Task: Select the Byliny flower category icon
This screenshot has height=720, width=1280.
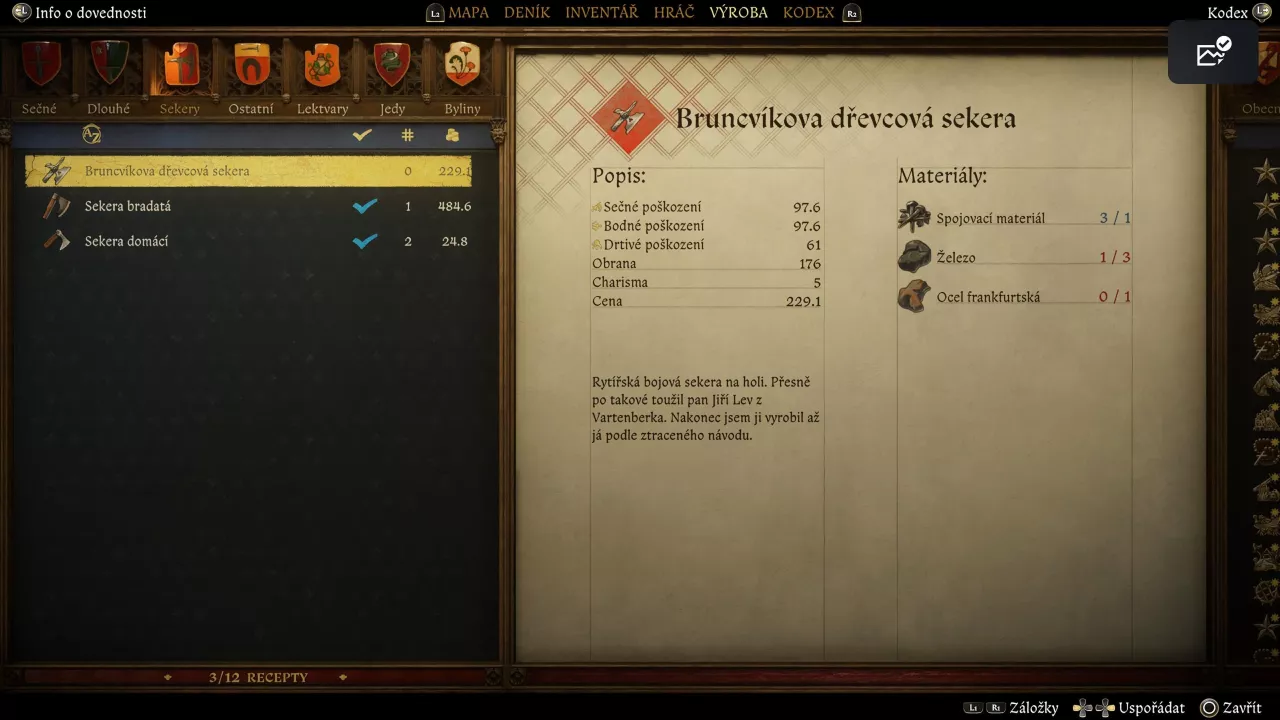Action: pyautogui.click(x=461, y=65)
